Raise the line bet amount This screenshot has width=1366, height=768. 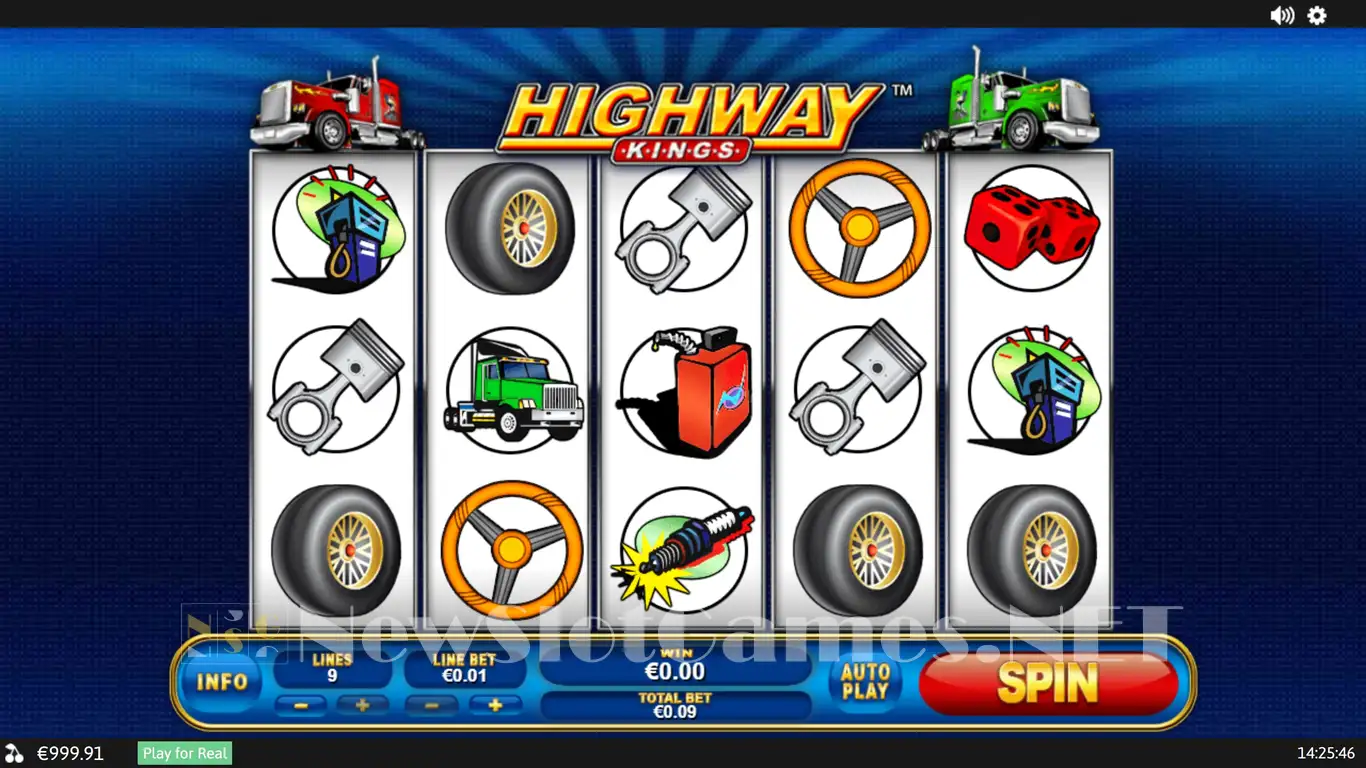(494, 705)
